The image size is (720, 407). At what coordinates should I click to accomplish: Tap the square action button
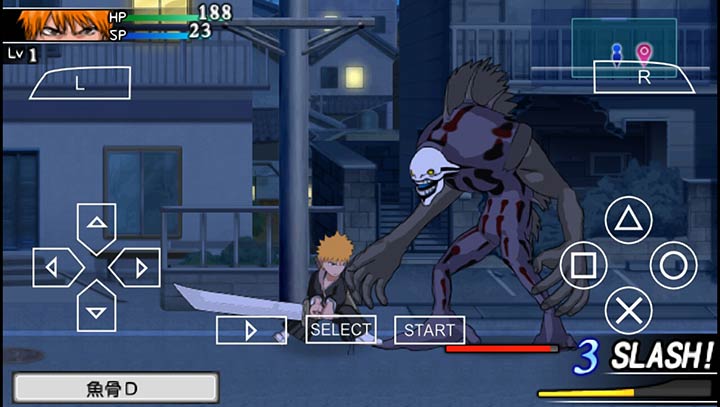point(583,266)
